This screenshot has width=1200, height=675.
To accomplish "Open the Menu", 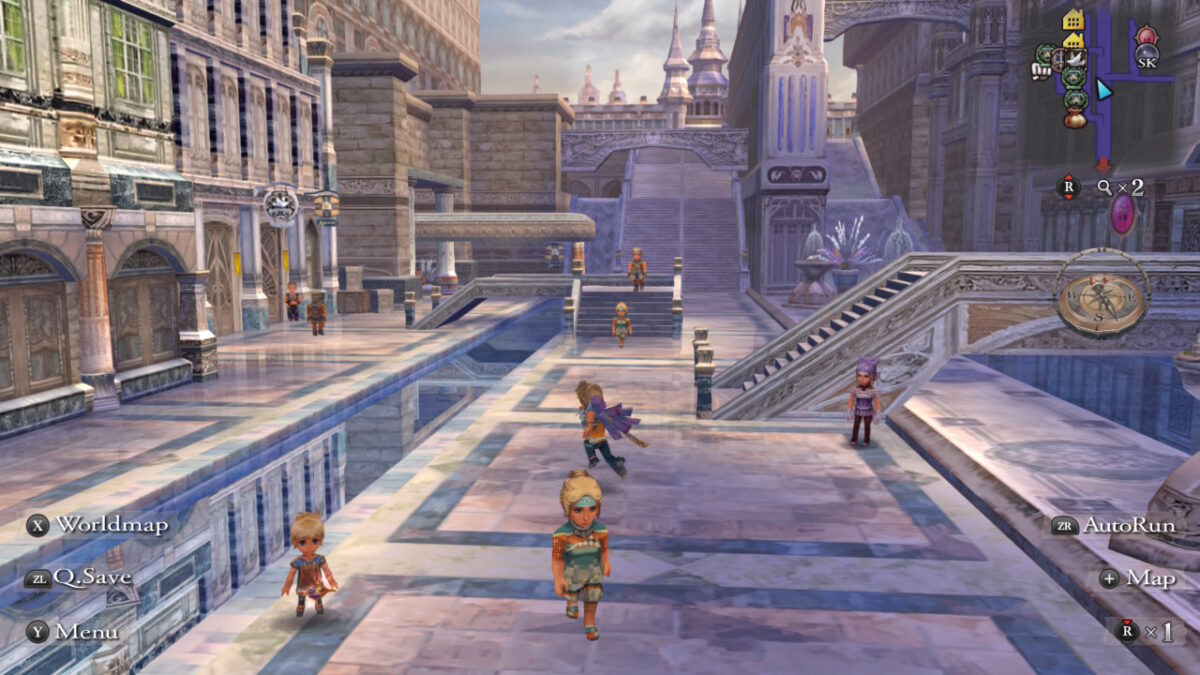I will pos(73,631).
